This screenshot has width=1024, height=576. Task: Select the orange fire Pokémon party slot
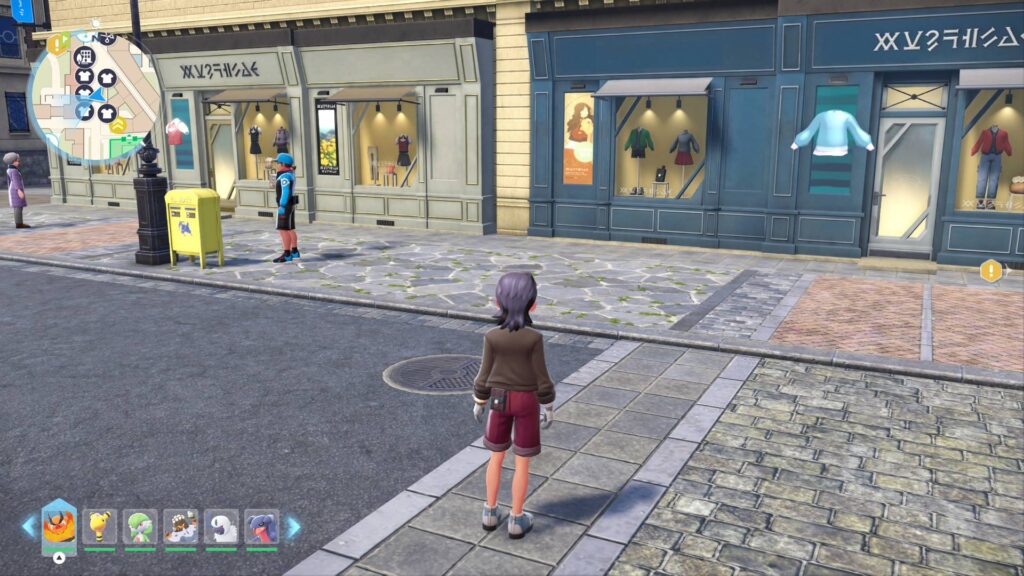point(59,526)
